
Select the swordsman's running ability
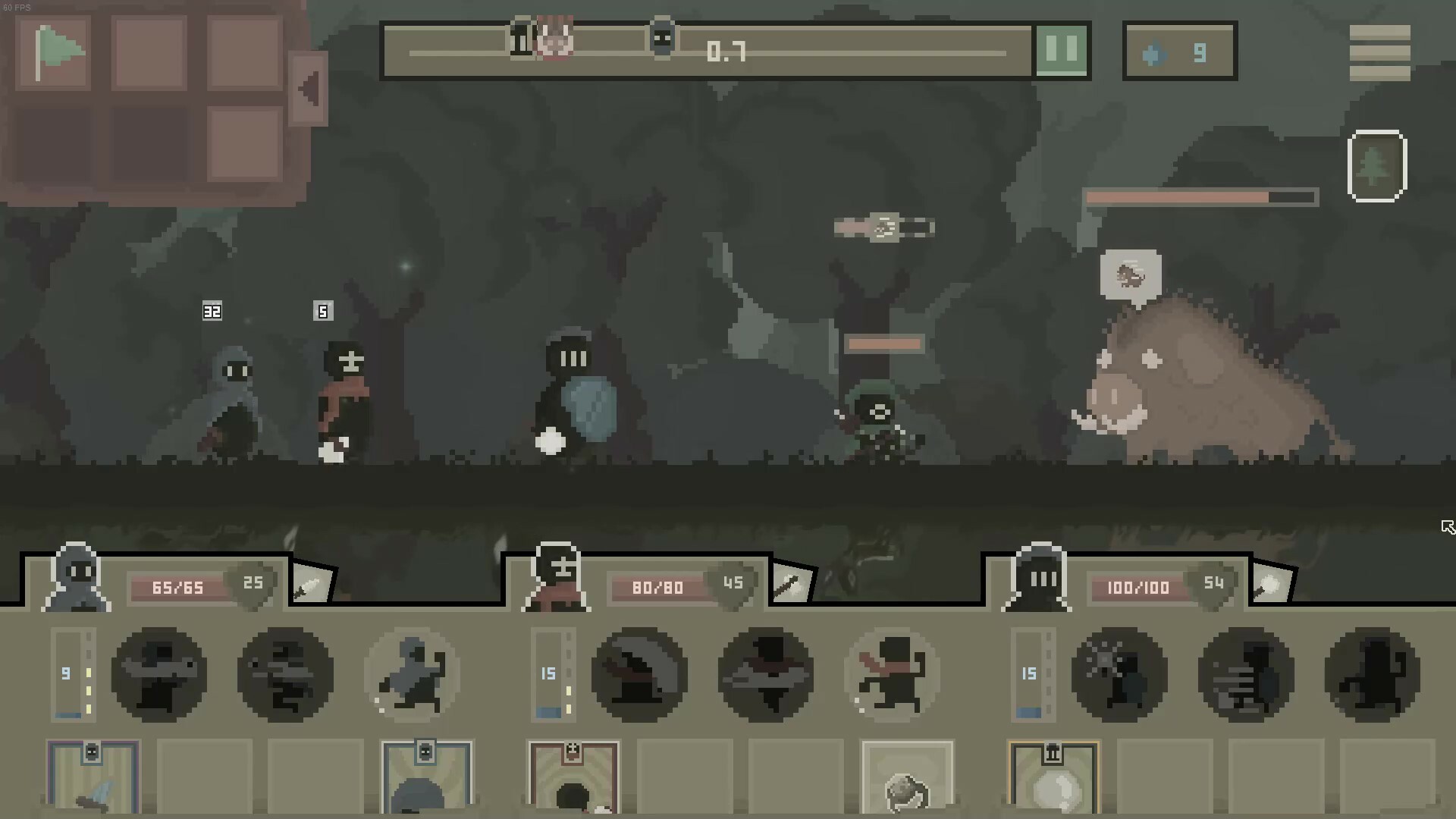[891, 675]
